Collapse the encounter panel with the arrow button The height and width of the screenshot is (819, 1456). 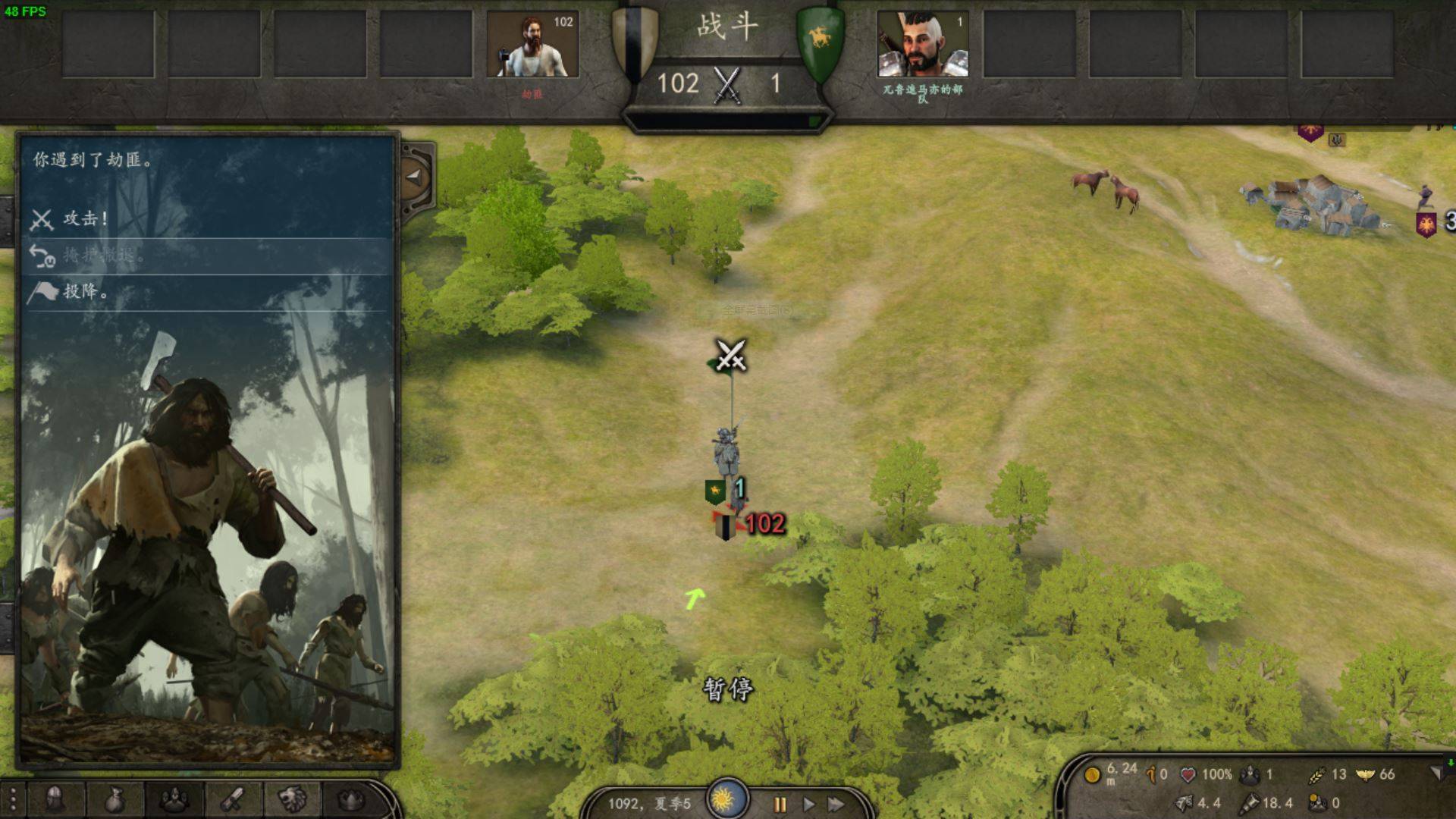pyautogui.click(x=415, y=177)
